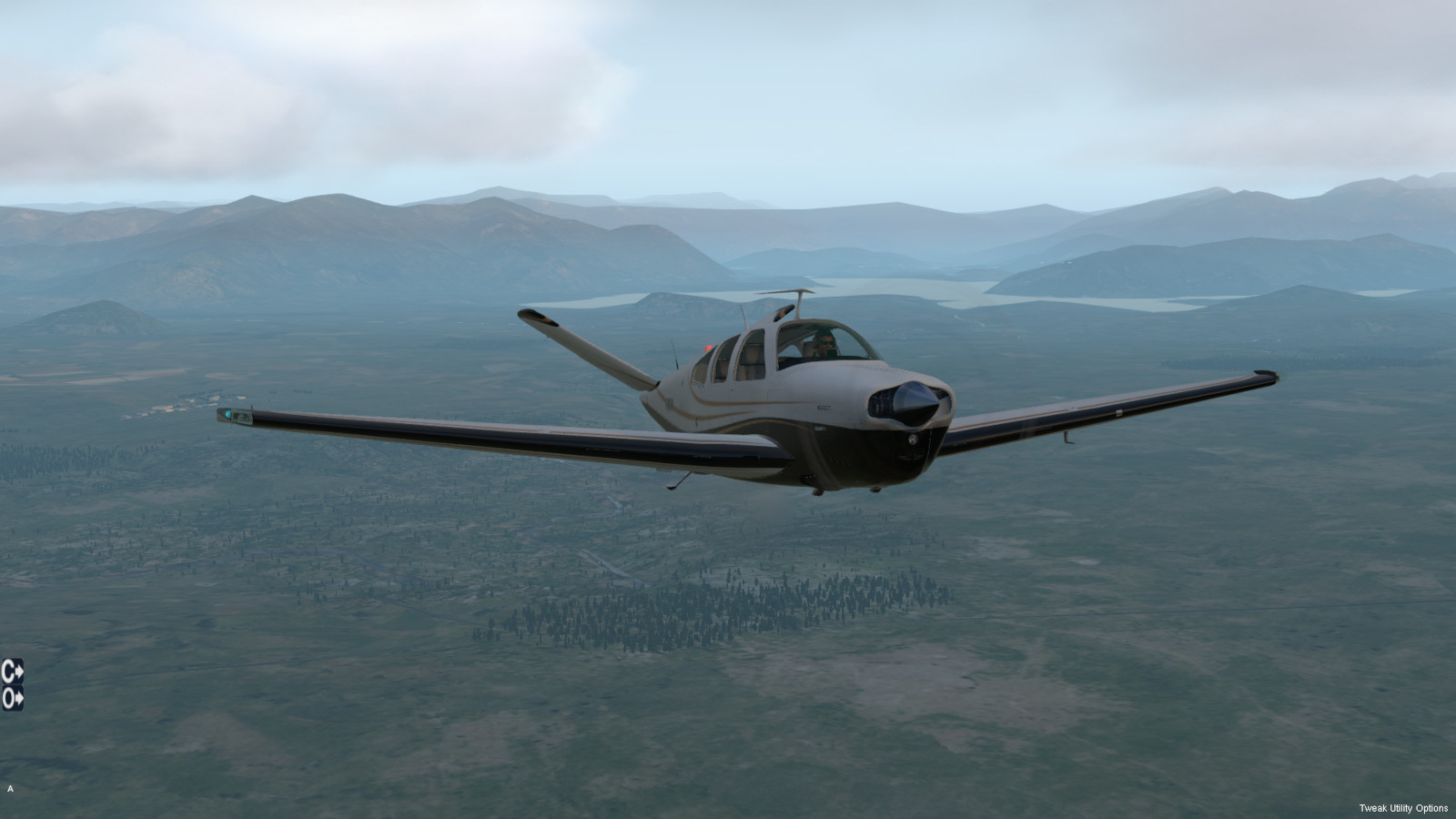Open the O arrow side panel tab

coord(12,698)
